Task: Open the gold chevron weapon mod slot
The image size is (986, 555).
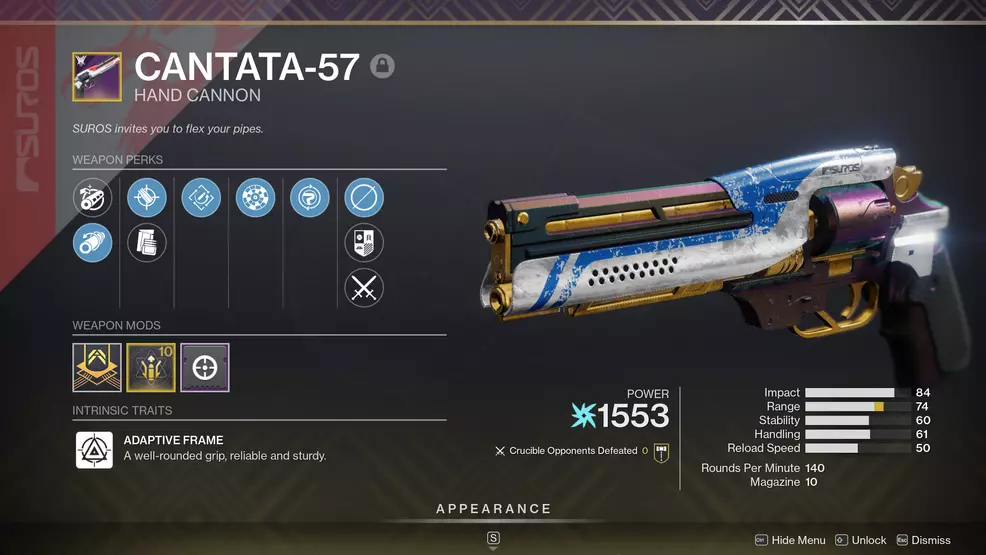Action: click(97, 368)
